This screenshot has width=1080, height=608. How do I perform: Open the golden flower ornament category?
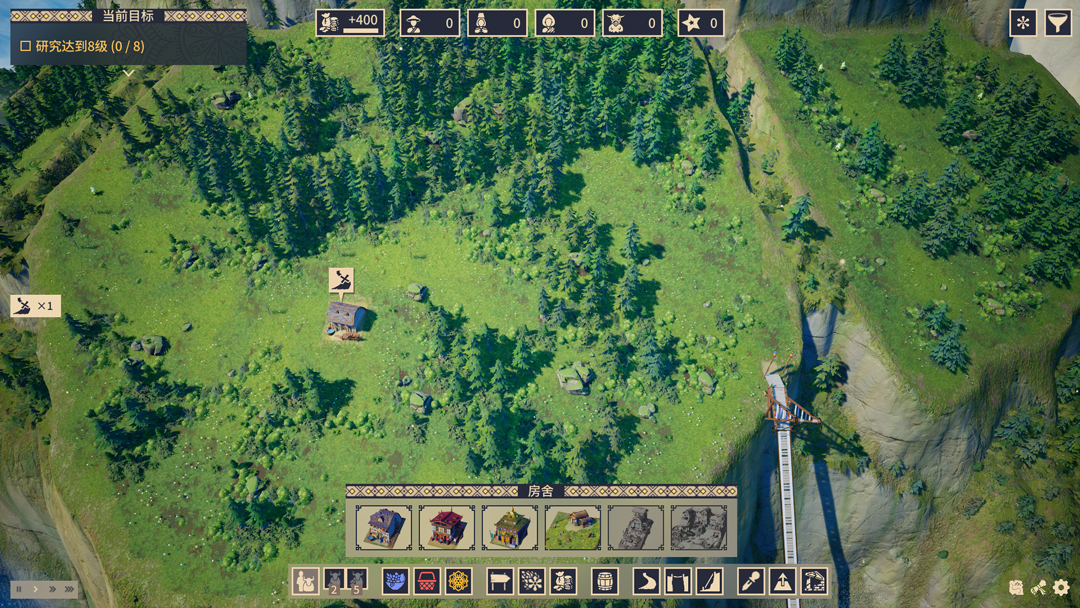(x=459, y=581)
